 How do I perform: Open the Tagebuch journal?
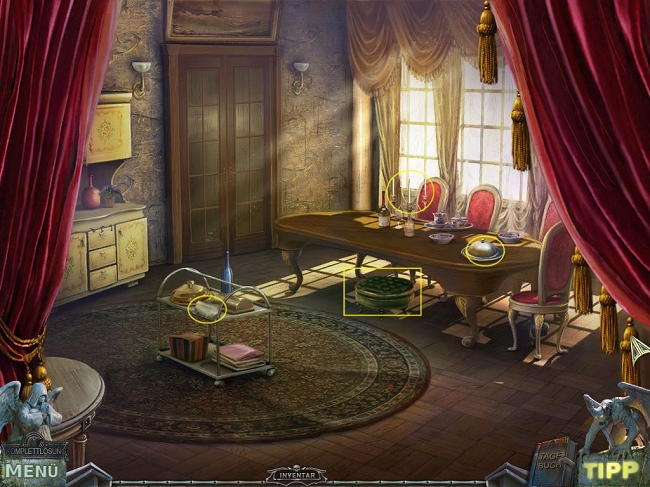549,460
